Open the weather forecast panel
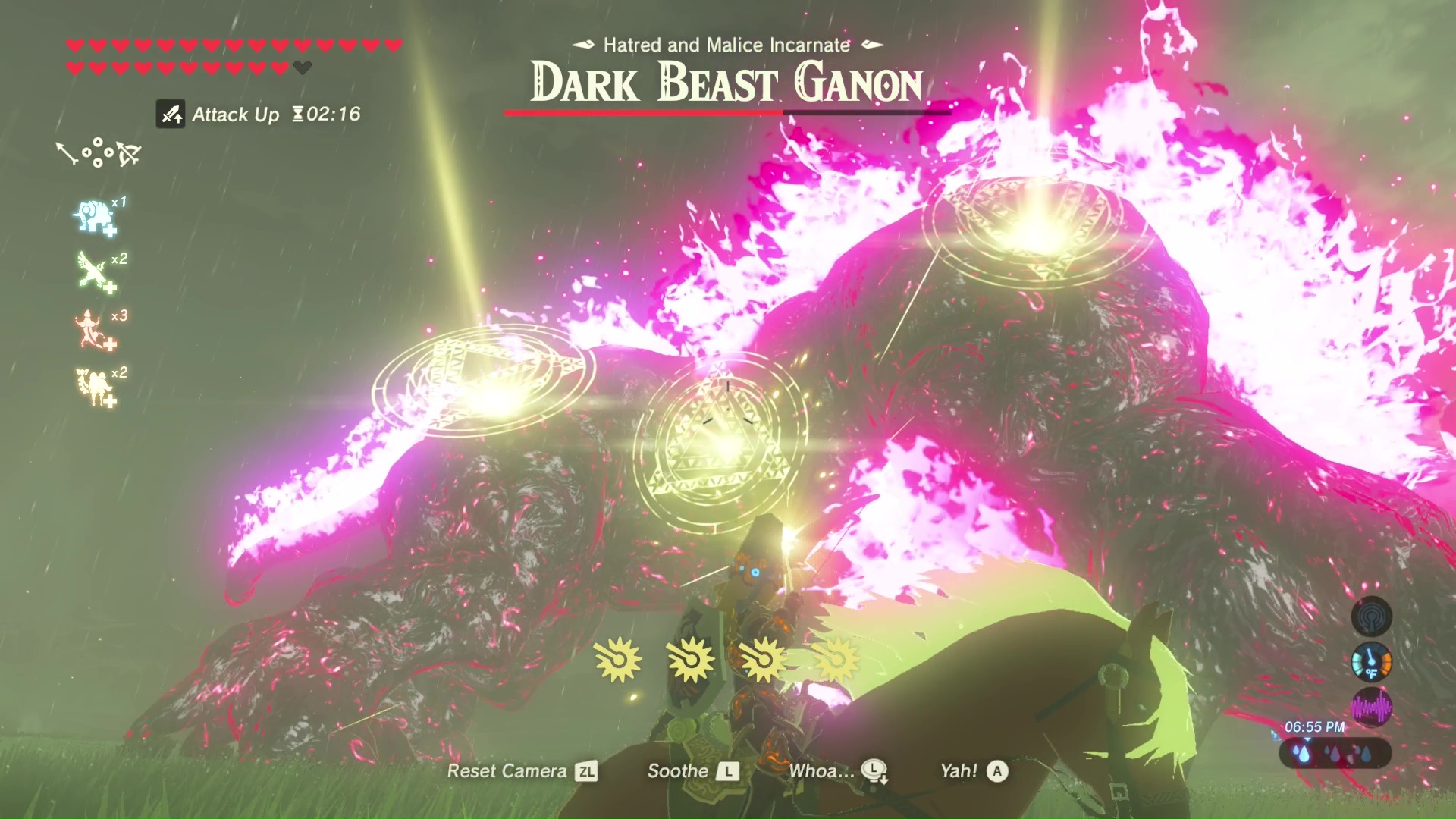The image size is (1456, 819). (x=1335, y=754)
